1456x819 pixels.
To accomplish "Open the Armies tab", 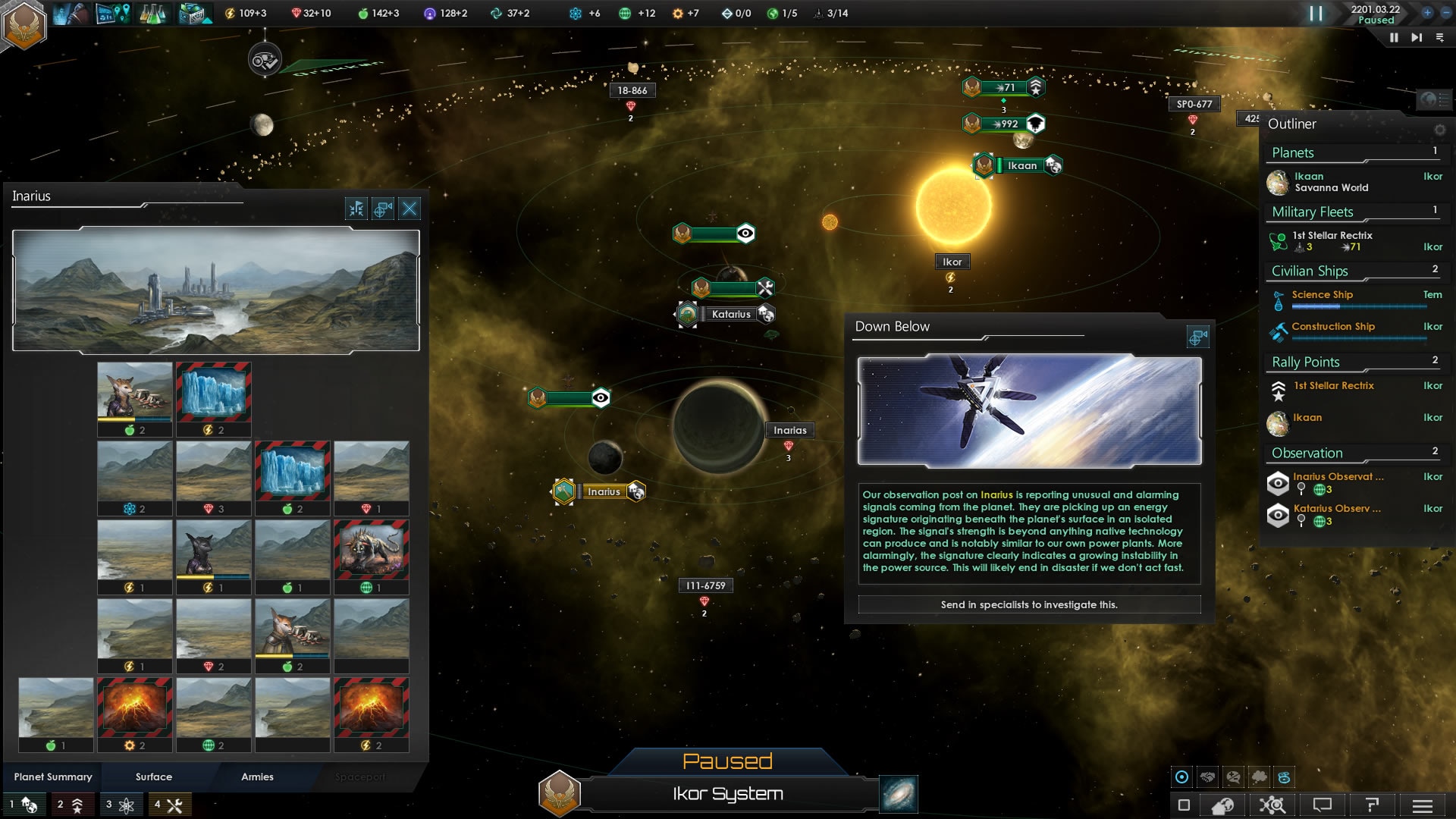I will pos(257,777).
